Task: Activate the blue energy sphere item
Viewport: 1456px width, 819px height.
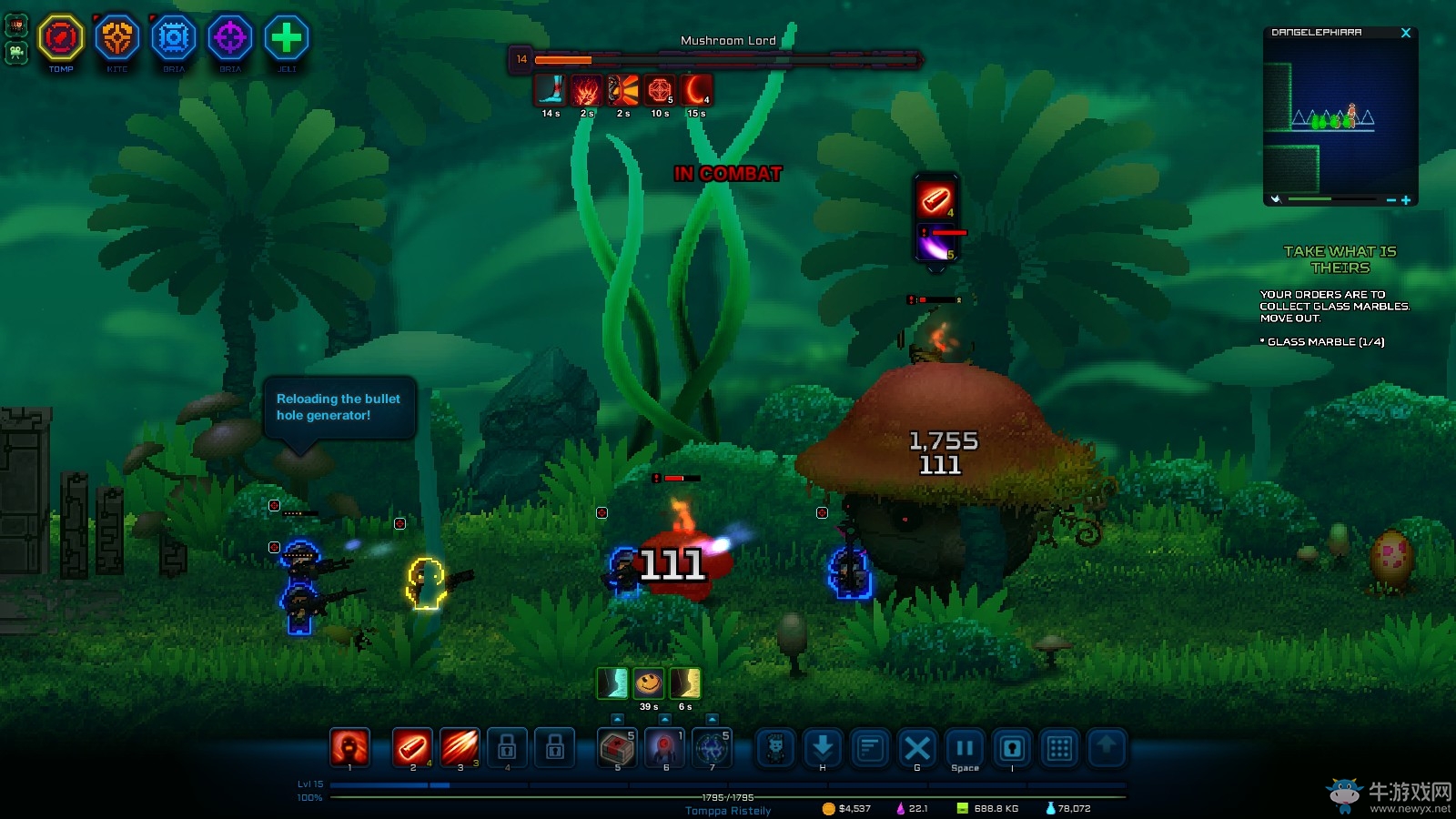Action: (712, 748)
